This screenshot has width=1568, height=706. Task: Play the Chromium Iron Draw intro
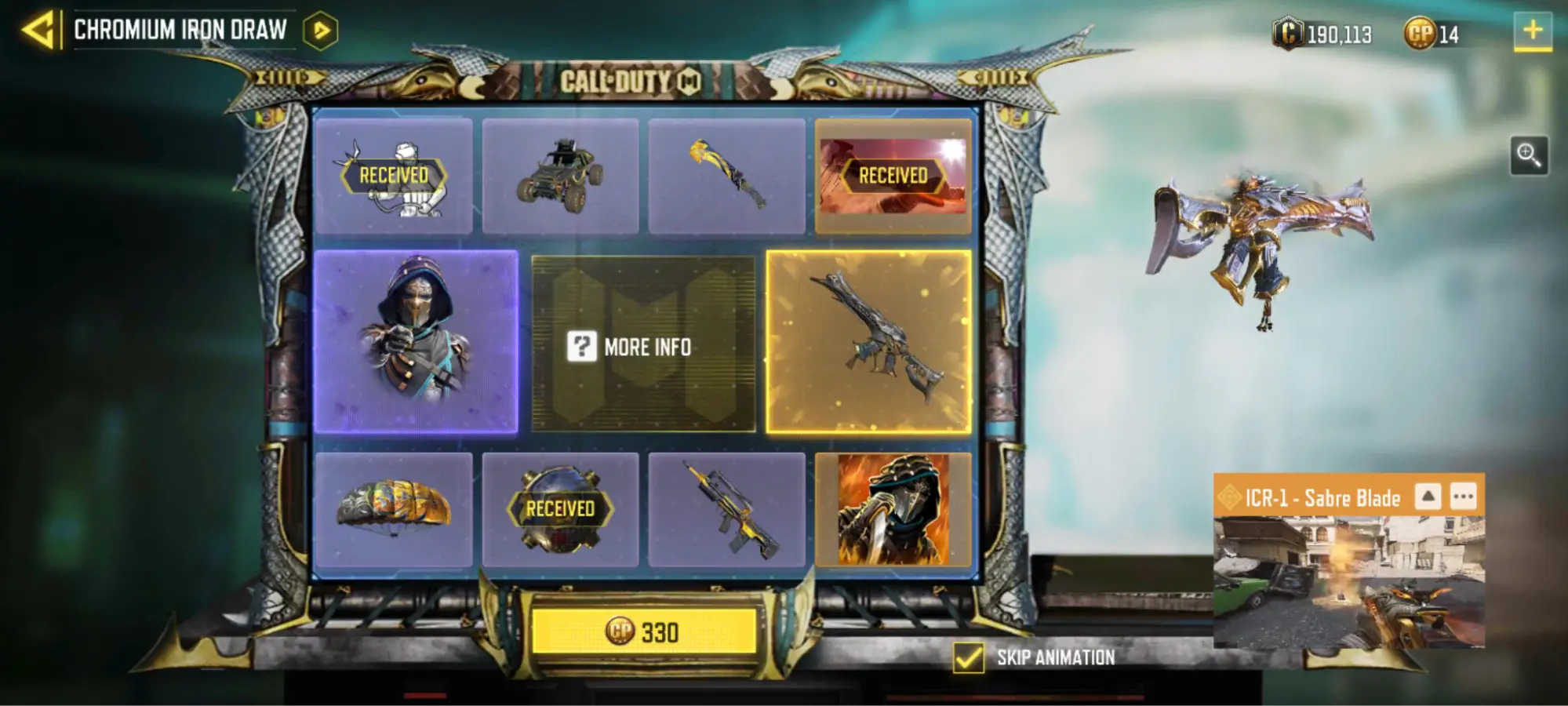(x=320, y=31)
